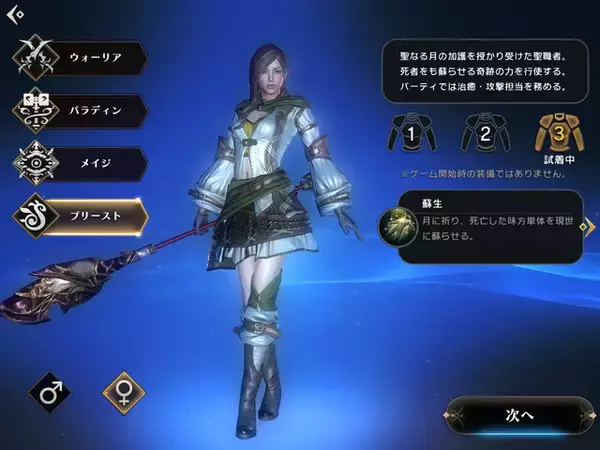This screenshot has height=450, width=600.
Task: Go back using the top-left arrow
Action: click(x=15, y=13)
